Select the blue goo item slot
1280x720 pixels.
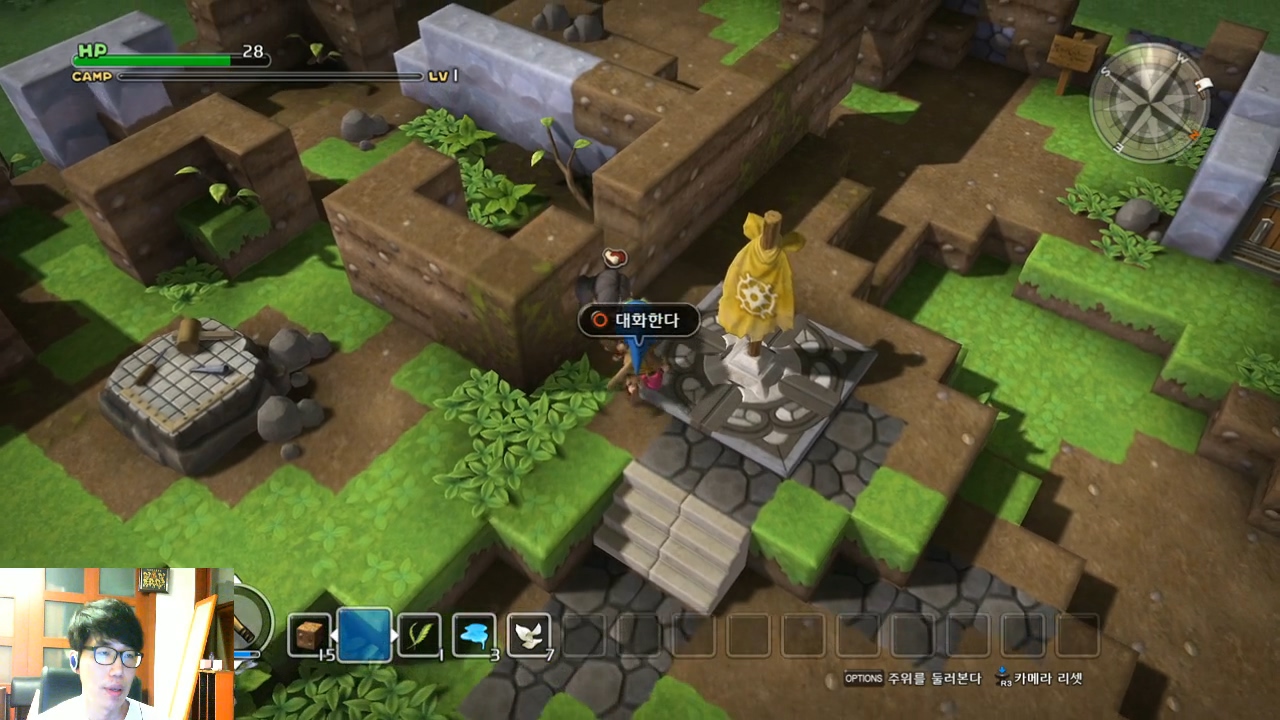coord(474,635)
